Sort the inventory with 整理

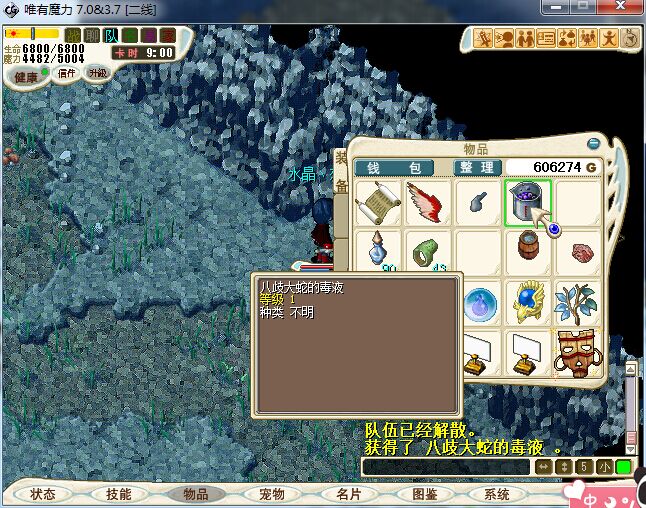pos(475,167)
